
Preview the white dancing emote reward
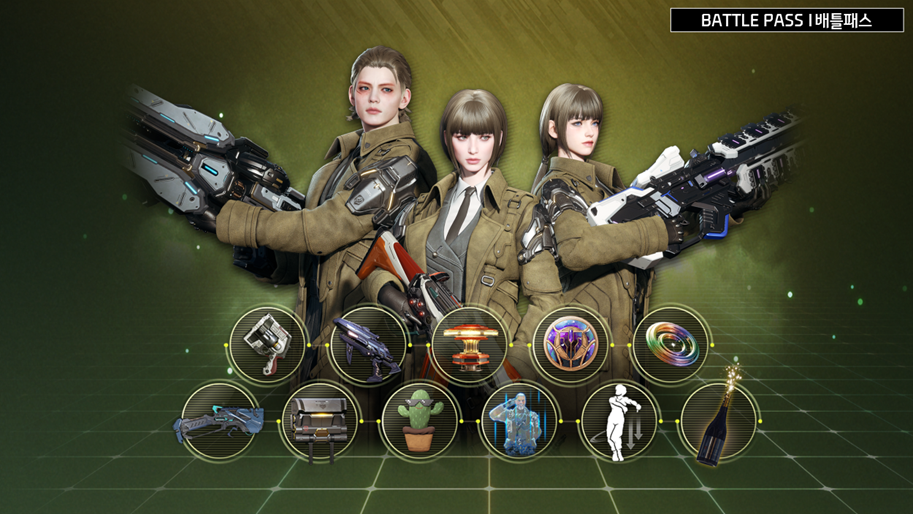pyautogui.click(x=619, y=421)
